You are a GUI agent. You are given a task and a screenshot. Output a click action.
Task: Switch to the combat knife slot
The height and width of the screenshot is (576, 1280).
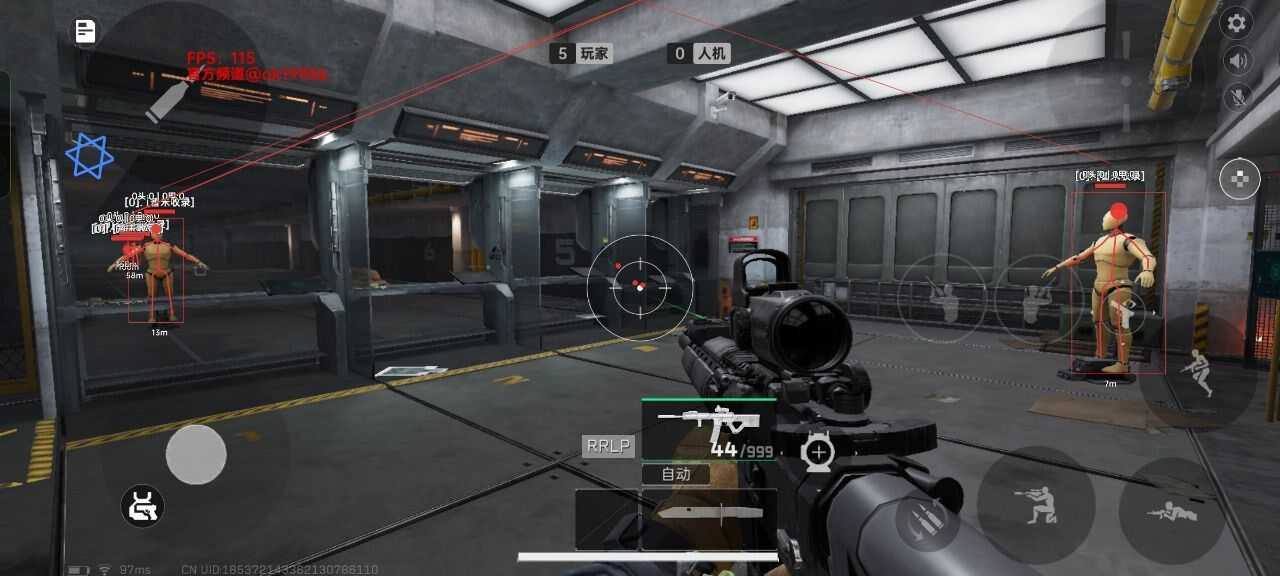click(709, 515)
